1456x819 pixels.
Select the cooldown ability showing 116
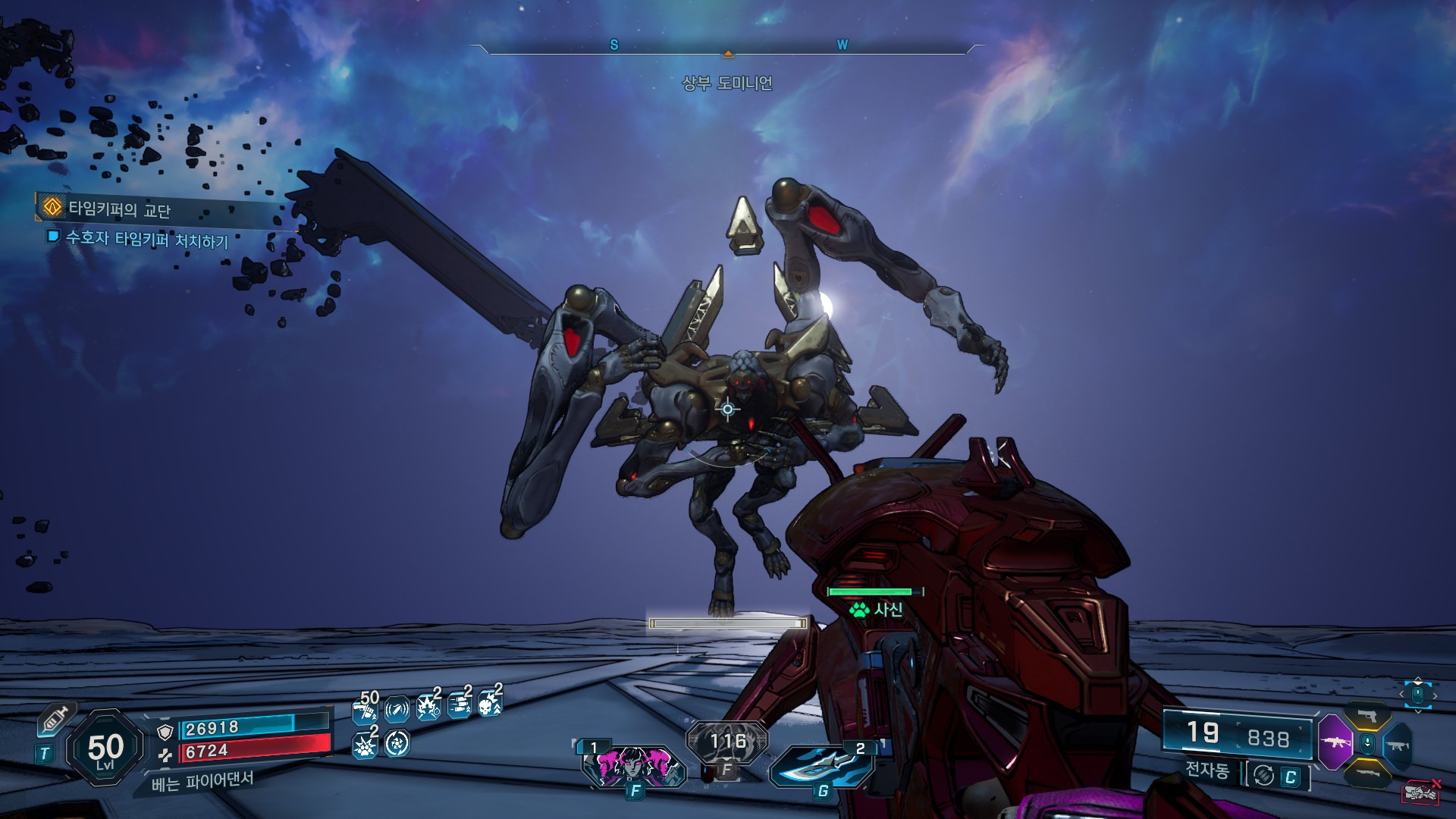[727, 741]
